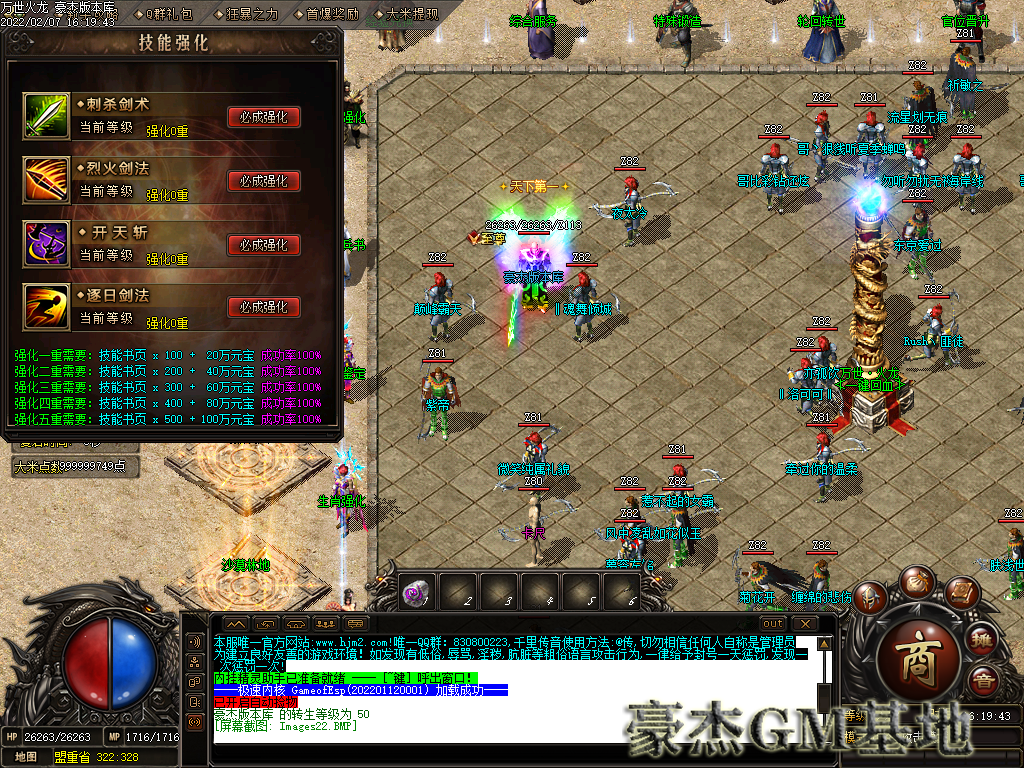The width and height of the screenshot is (1024, 768).
Task: Open the stall with the 摊 button
Action: [984, 639]
